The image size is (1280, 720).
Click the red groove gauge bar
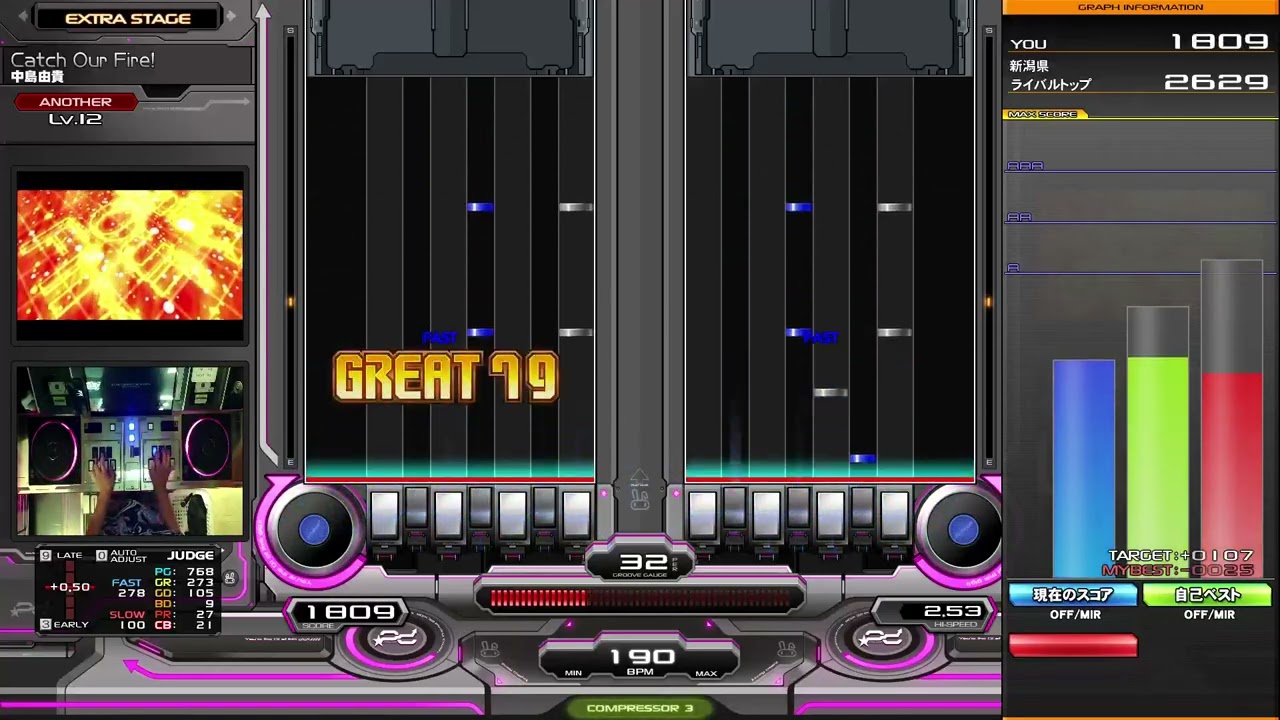pos(540,599)
